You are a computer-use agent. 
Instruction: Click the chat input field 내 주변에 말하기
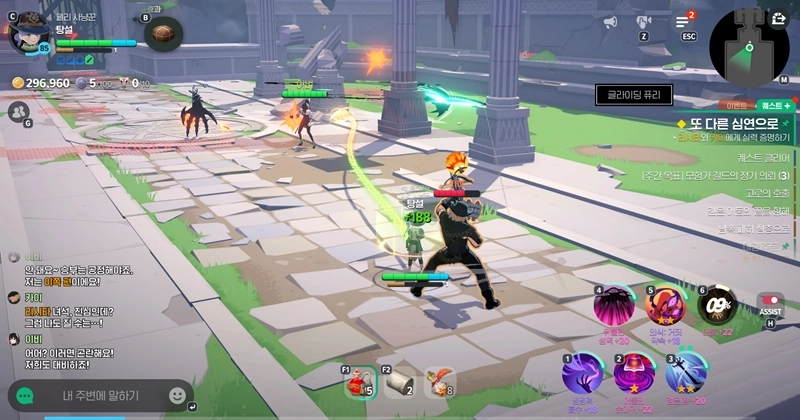[x=100, y=396]
